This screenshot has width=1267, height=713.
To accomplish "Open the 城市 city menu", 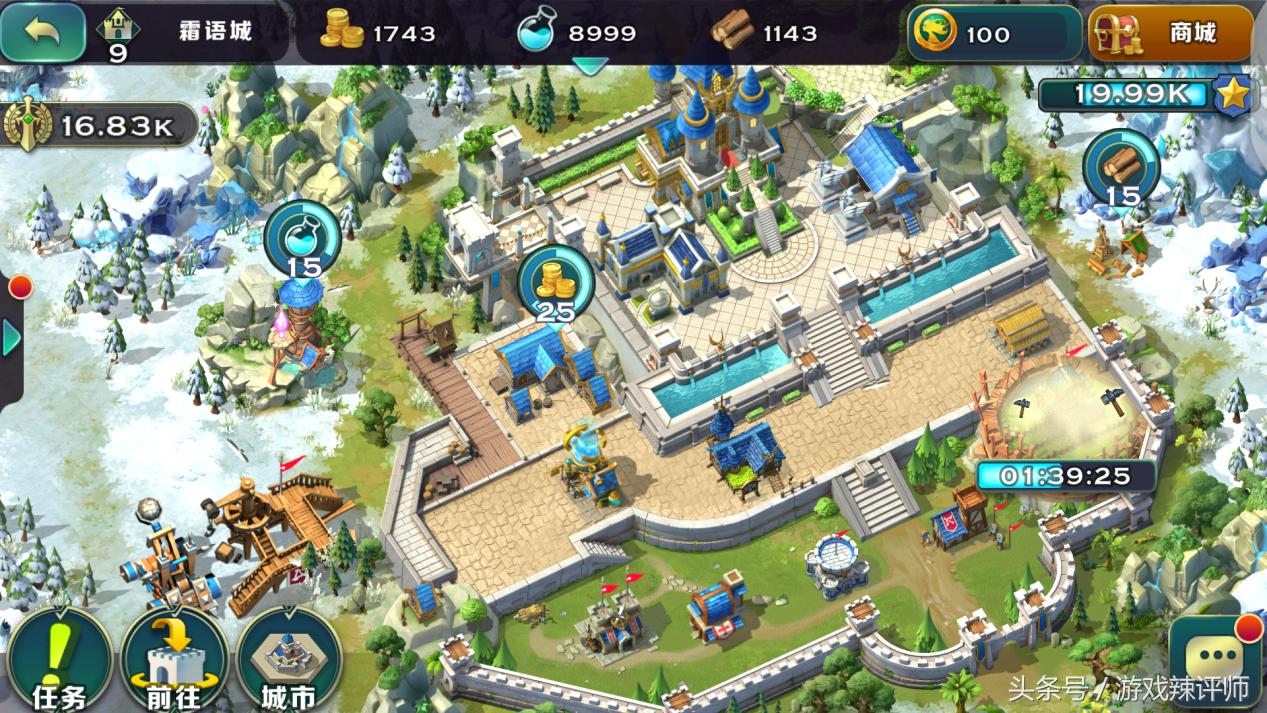I will [x=288, y=661].
